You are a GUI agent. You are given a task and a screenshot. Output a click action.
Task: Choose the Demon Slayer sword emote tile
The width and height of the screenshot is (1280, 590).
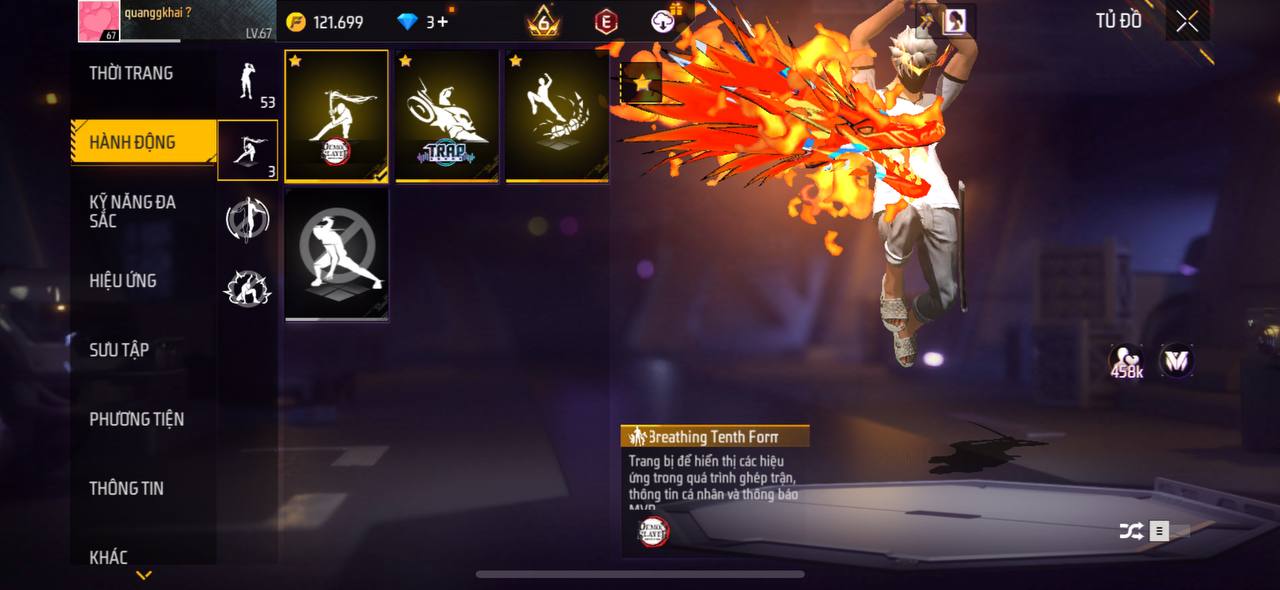click(x=337, y=116)
